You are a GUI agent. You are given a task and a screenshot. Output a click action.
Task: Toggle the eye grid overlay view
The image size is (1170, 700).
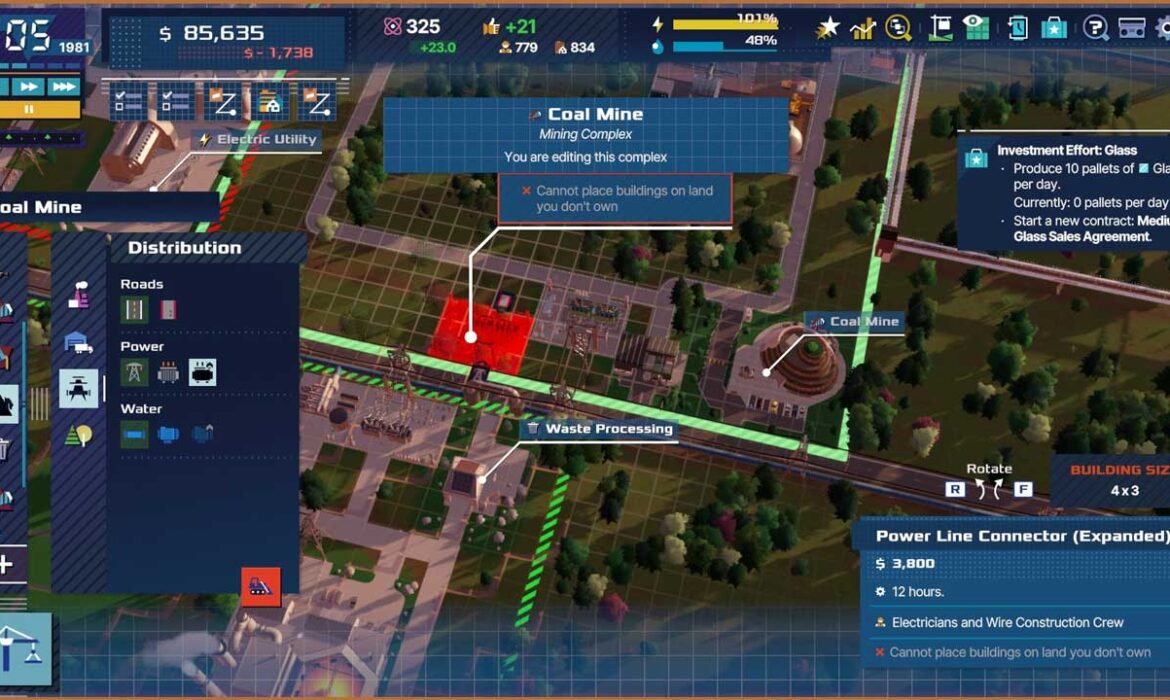coord(976,28)
